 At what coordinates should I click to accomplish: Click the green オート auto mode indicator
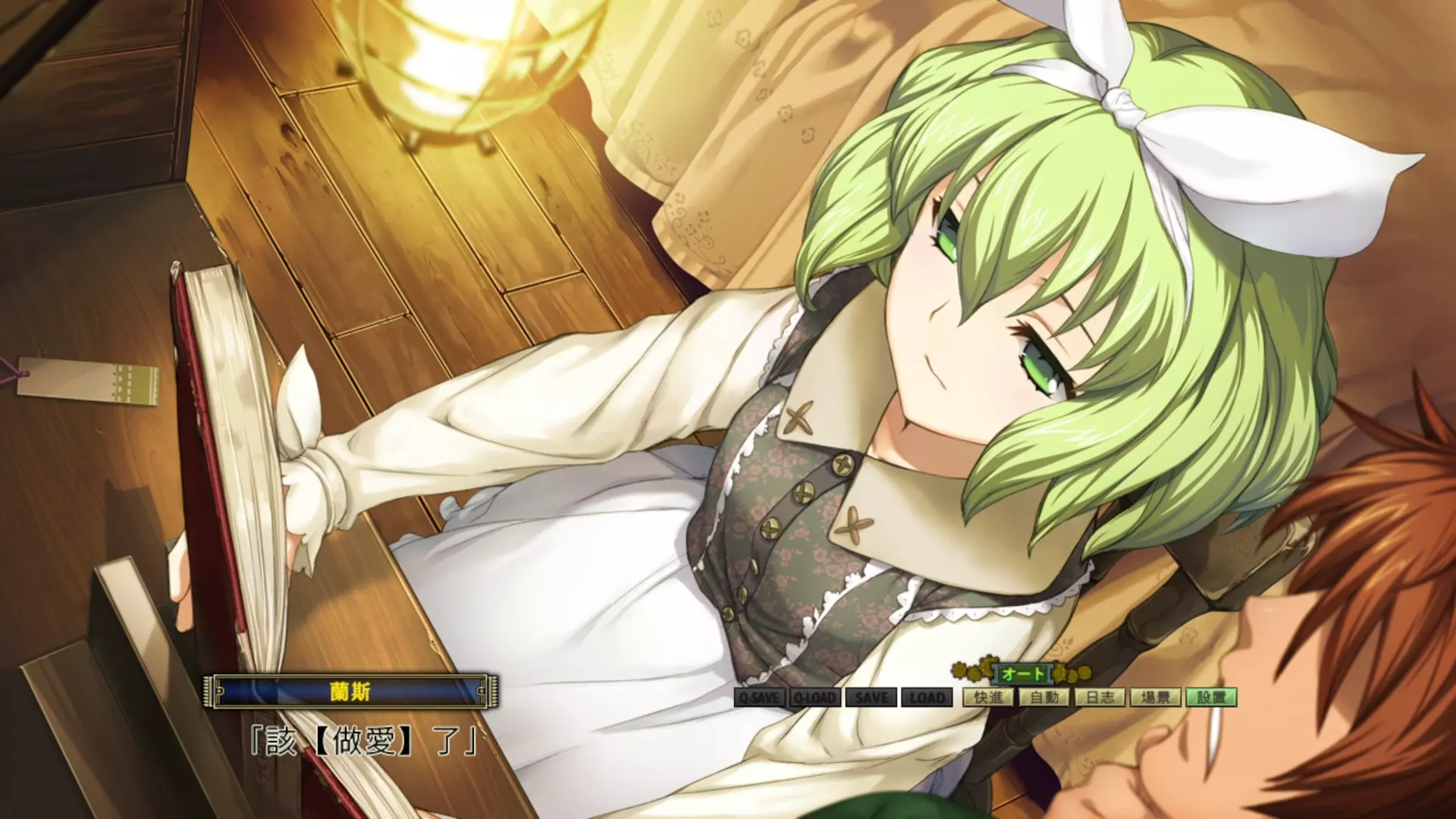coord(1023,673)
